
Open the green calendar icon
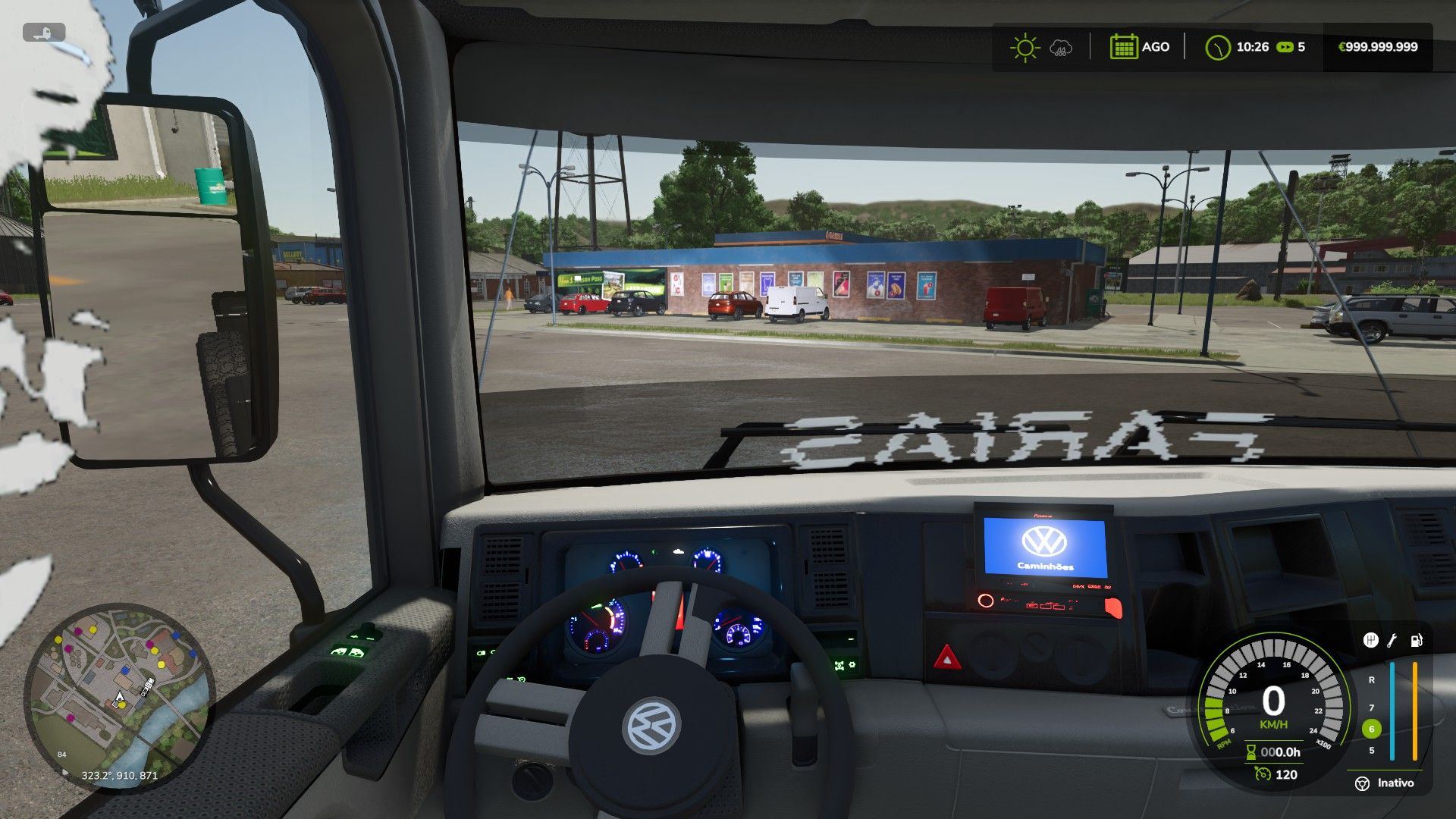(x=1122, y=47)
